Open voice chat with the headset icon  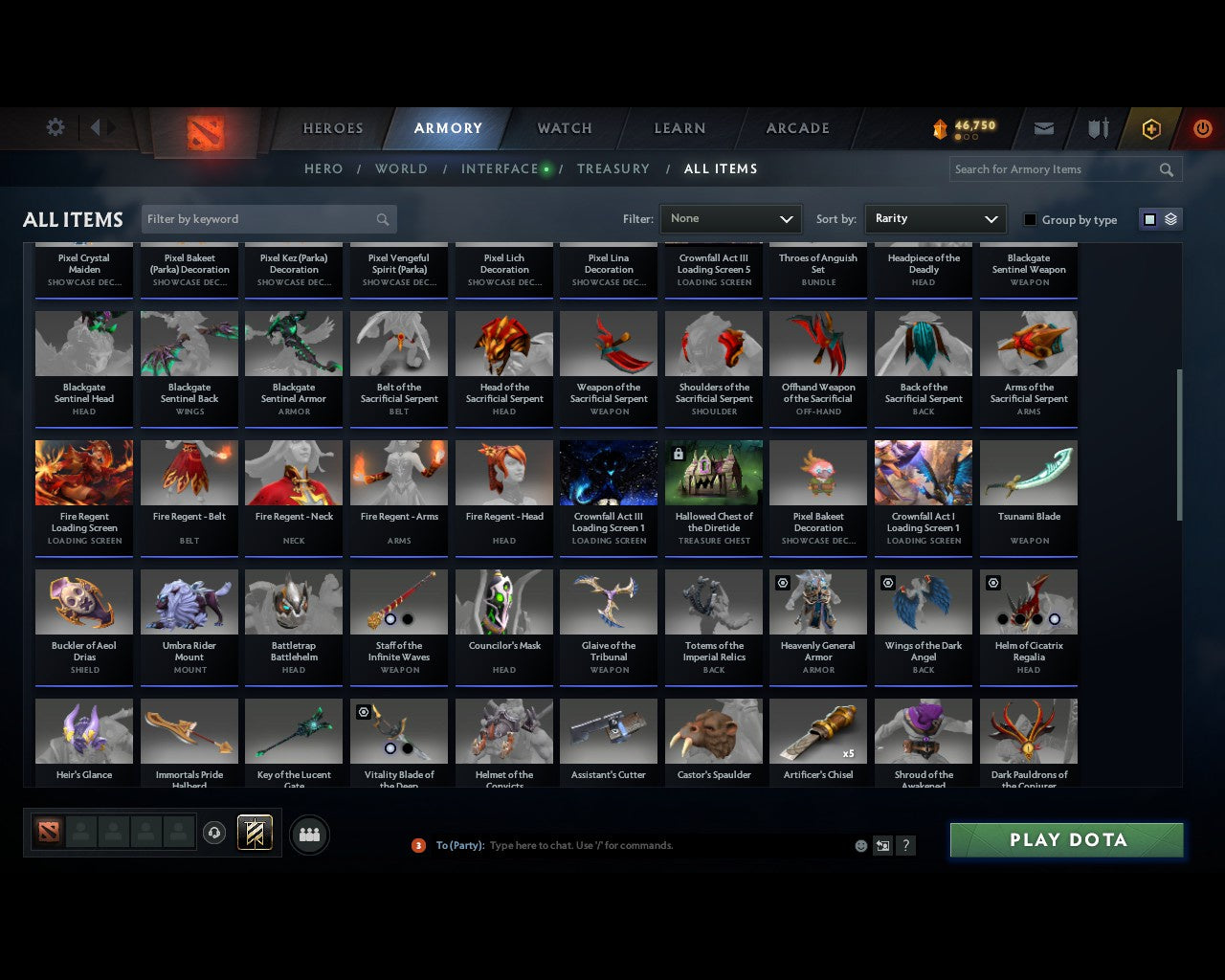(x=214, y=834)
